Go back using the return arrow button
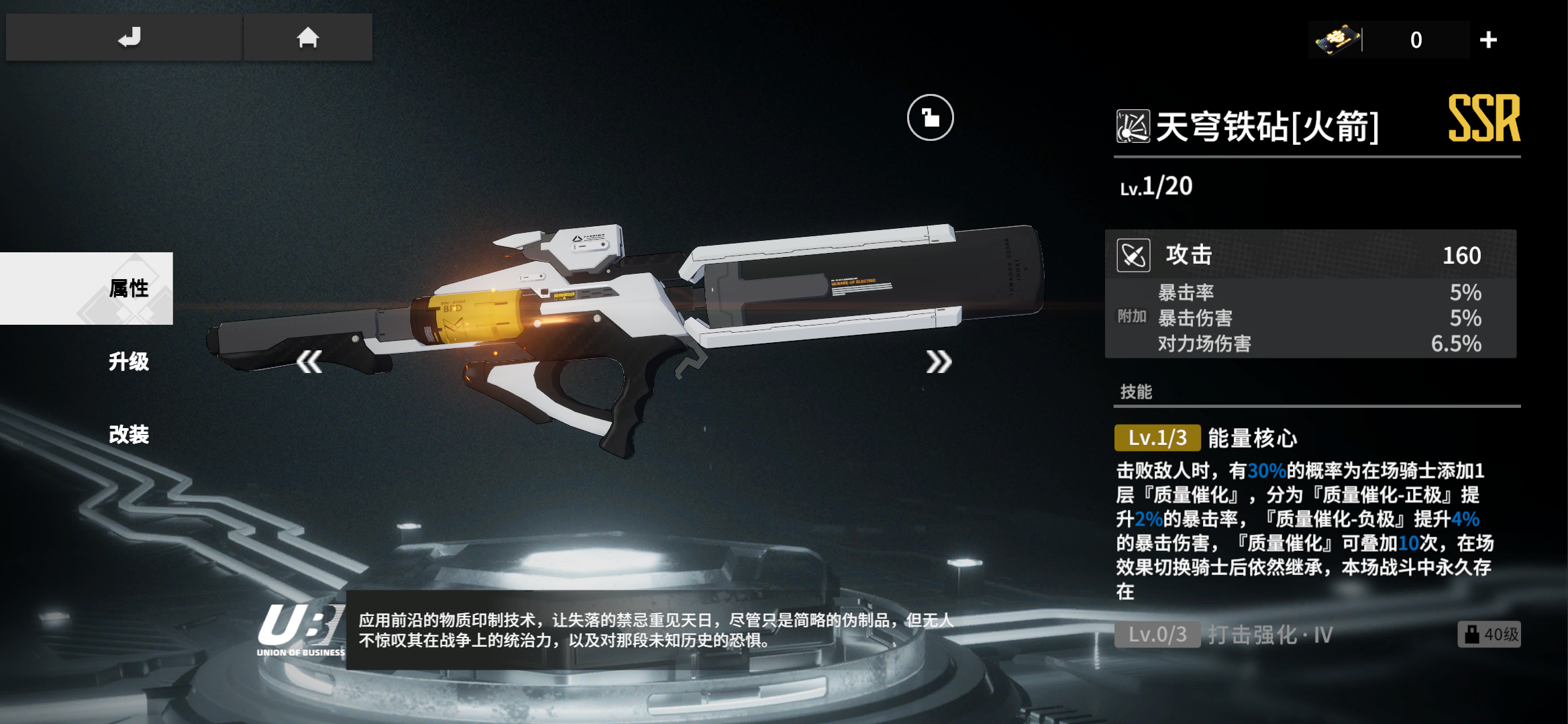This screenshot has height=724, width=1568. (x=128, y=38)
